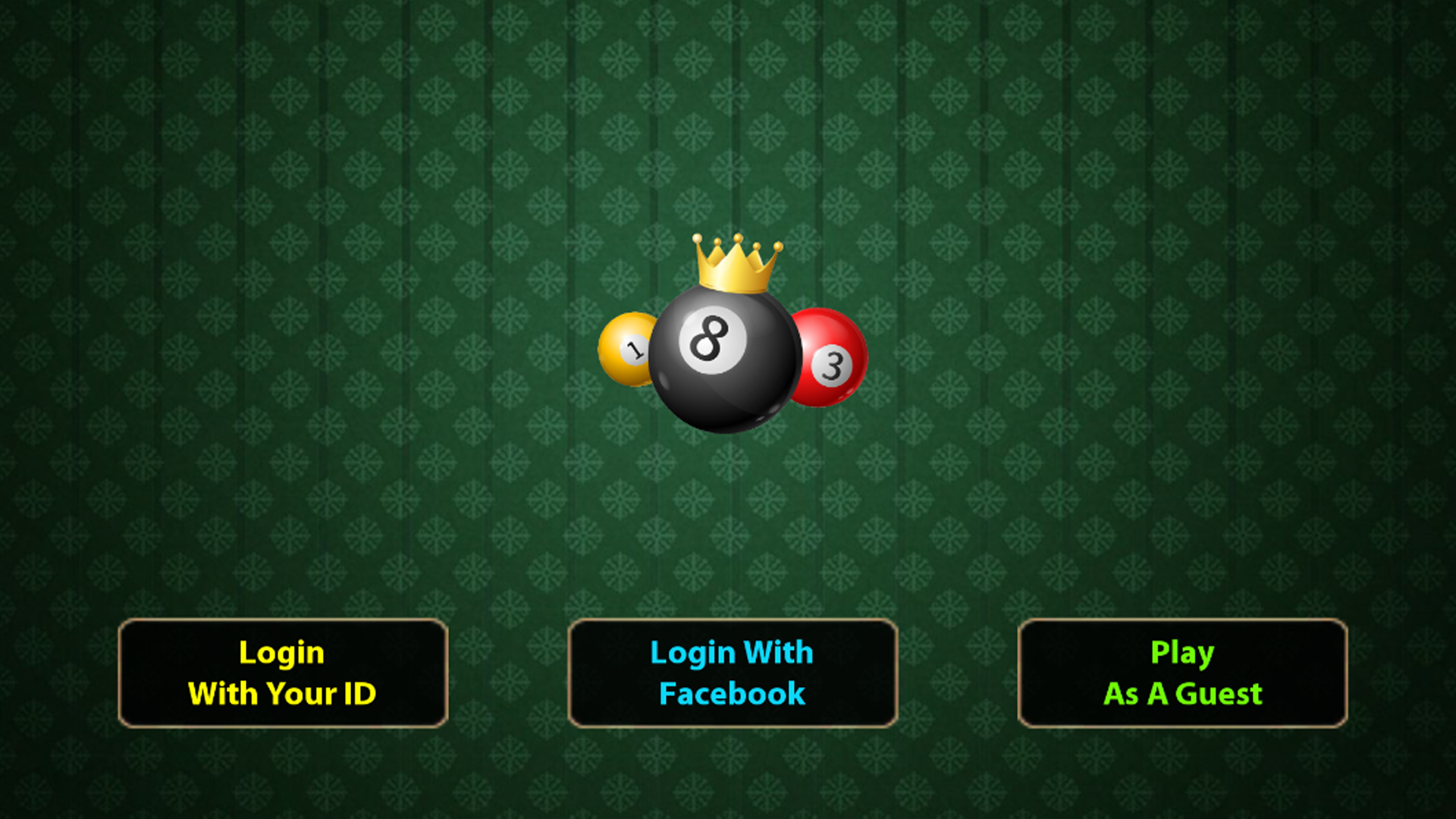Select Login With Facebook
The image size is (1456, 819).
click(x=733, y=673)
